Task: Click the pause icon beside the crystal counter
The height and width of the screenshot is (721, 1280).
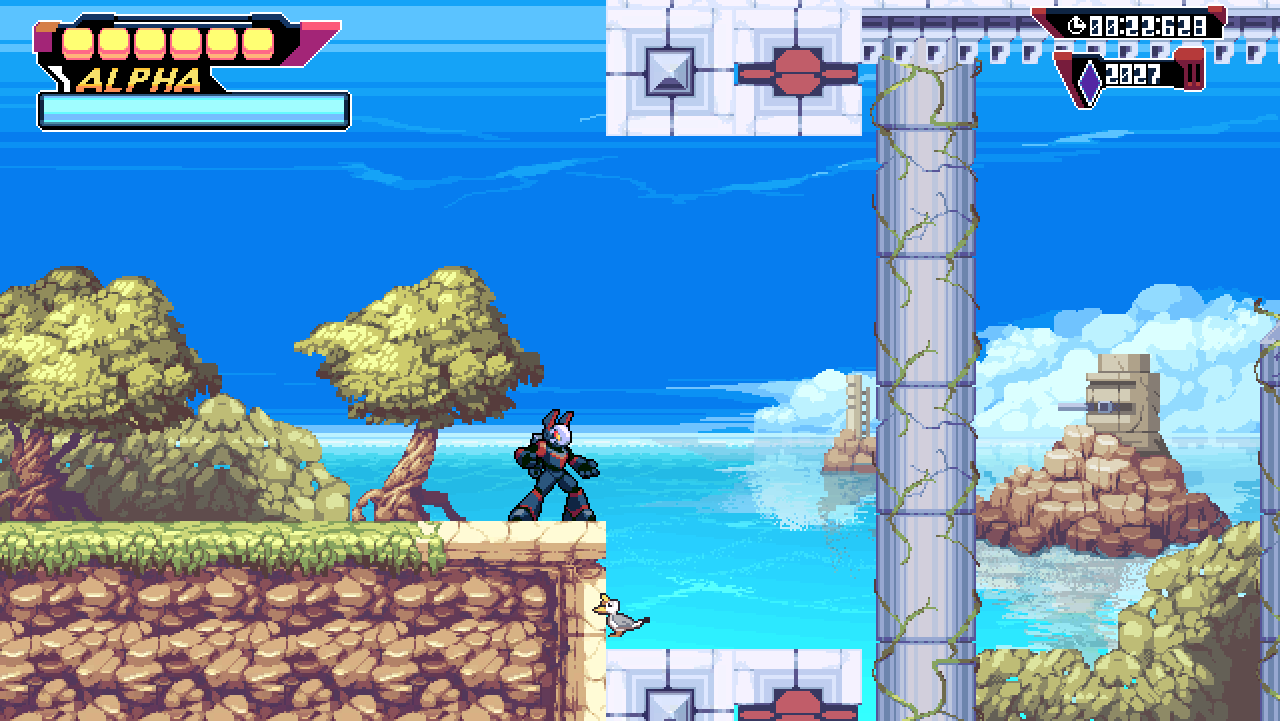Action: tap(1193, 75)
